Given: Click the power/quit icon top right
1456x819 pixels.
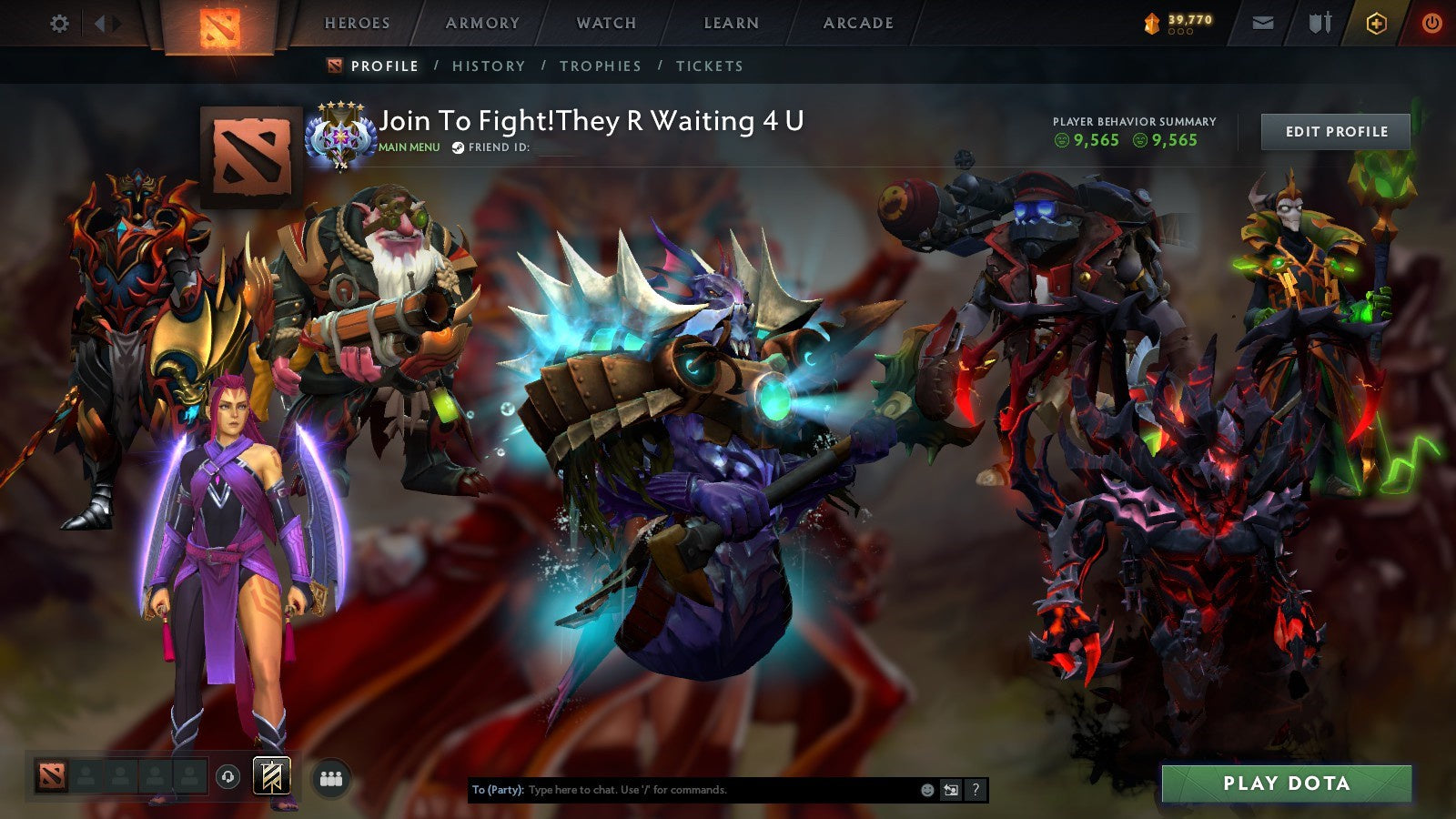Looking at the screenshot, I should tap(1431, 23).
